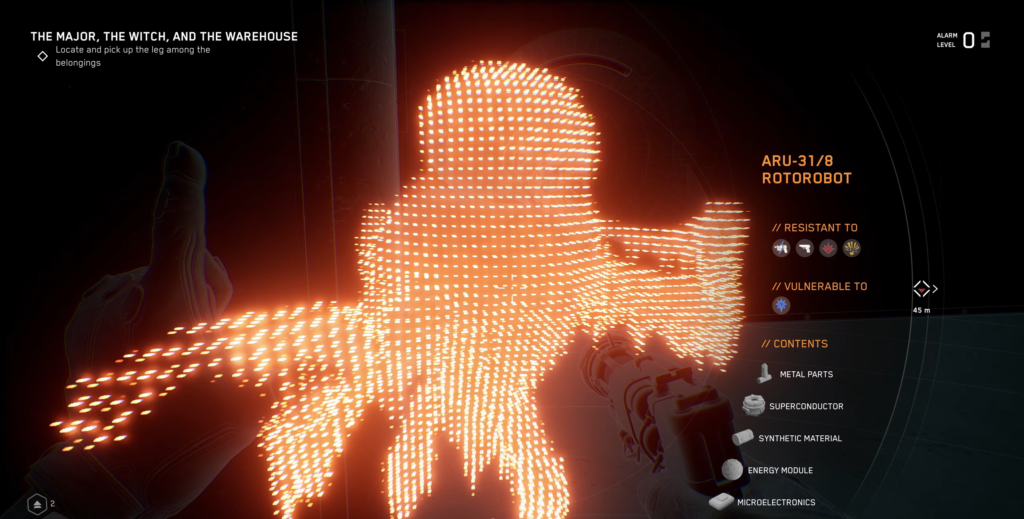
Task: Click the blue vulnerability icon
Action: [781, 306]
